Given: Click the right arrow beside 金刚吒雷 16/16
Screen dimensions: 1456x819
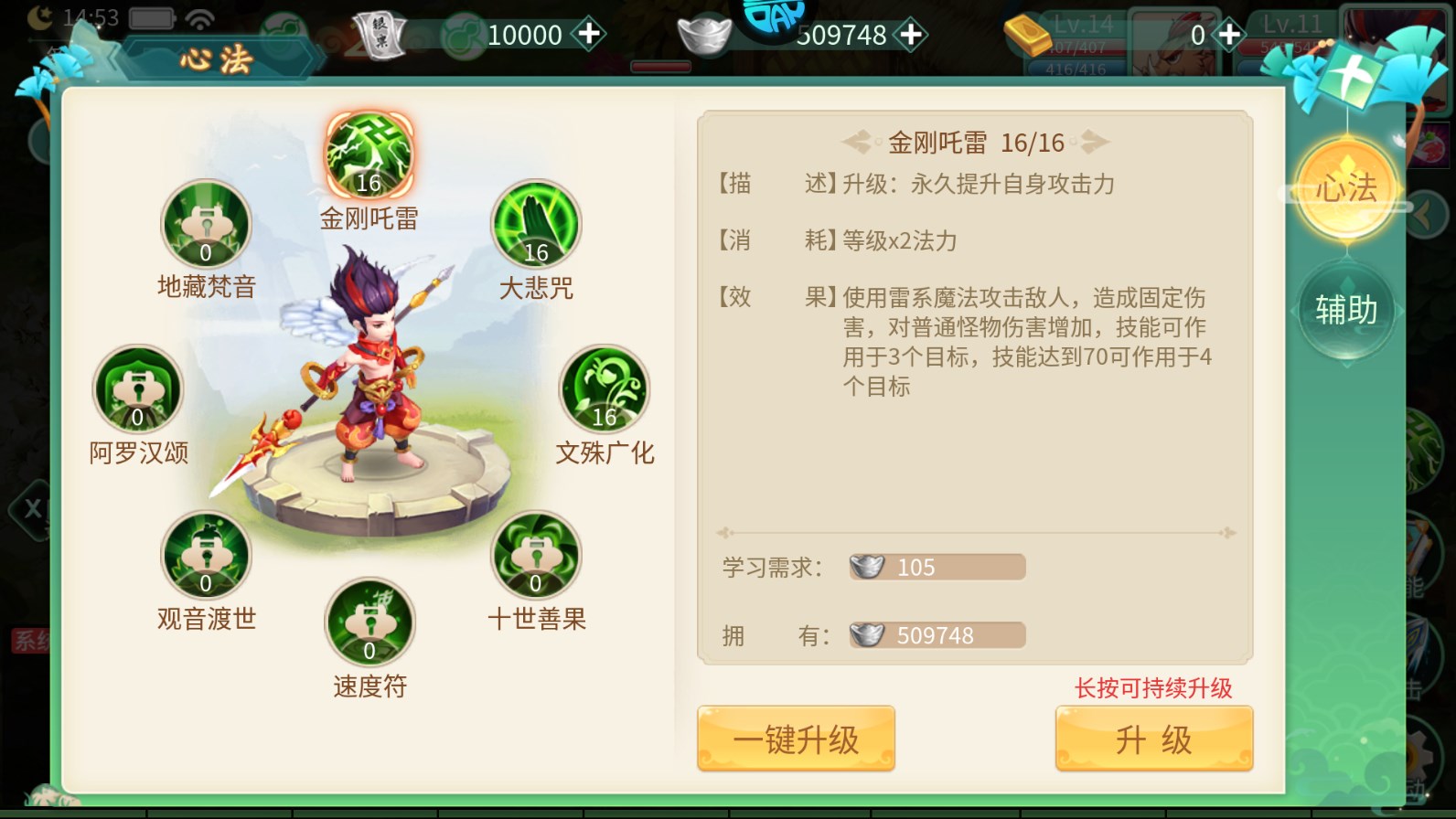Looking at the screenshot, I should (x=1098, y=141).
